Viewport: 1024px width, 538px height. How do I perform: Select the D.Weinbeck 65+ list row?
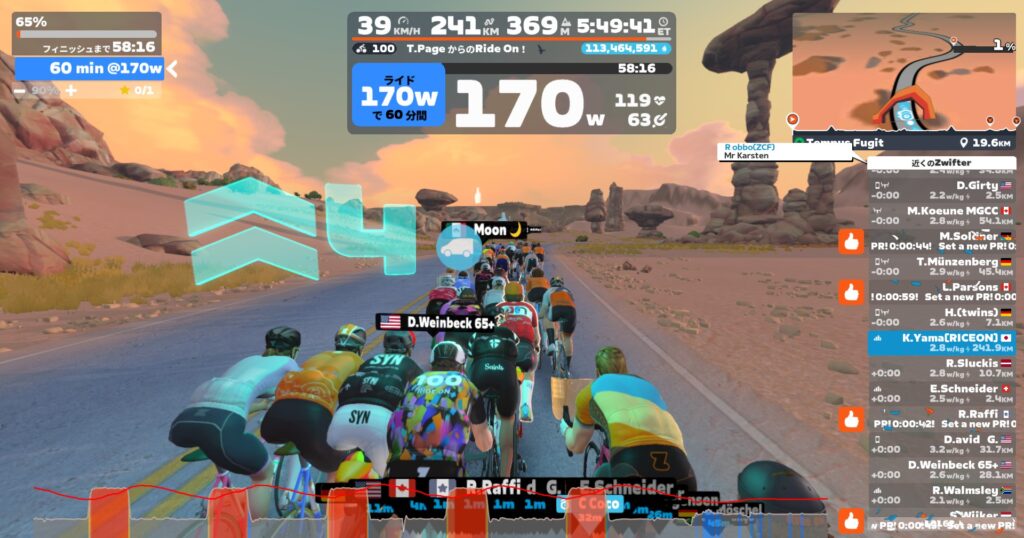pyautogui.click(x=941, y=470)
